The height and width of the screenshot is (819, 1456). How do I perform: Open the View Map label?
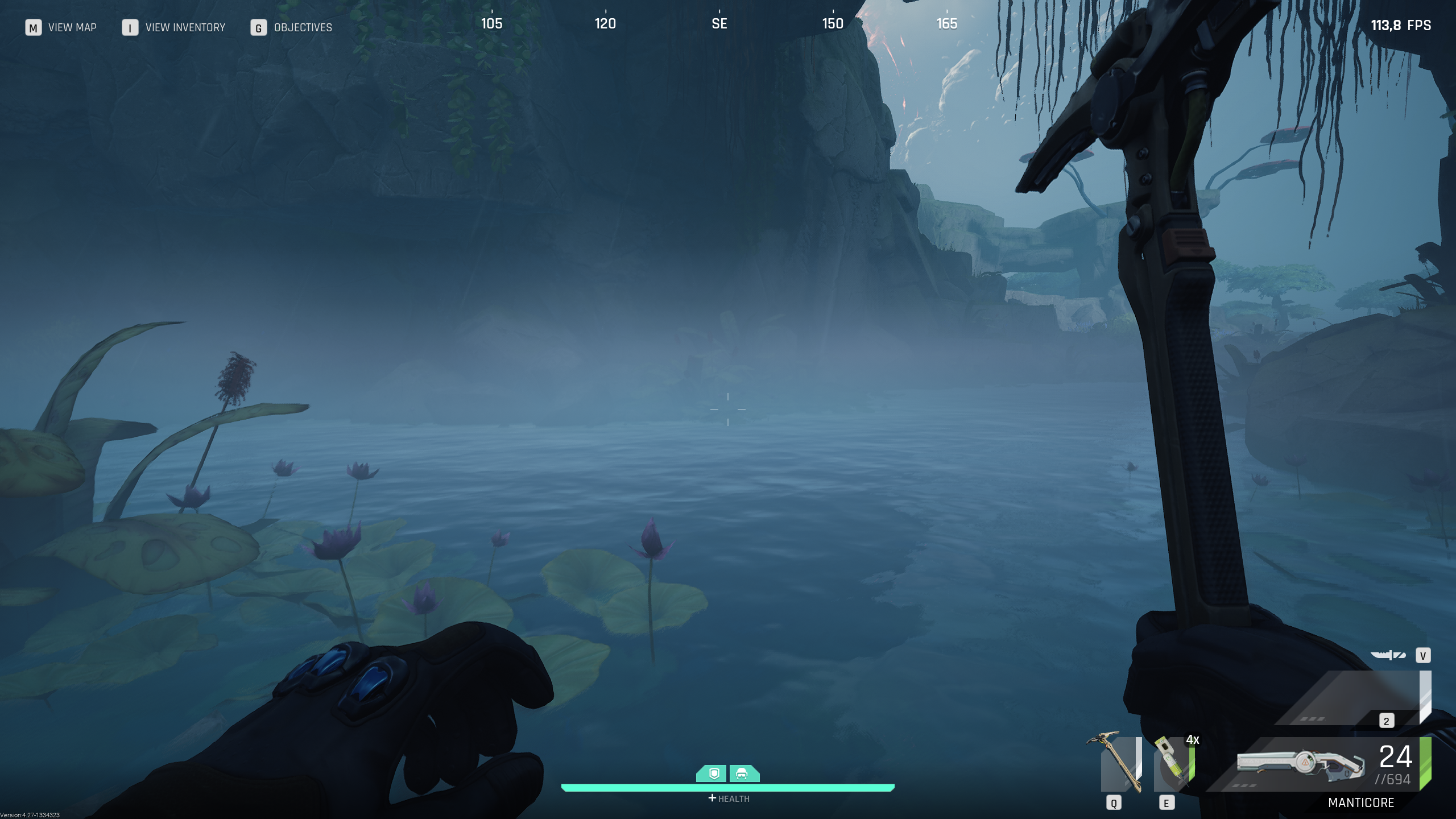(72, 27)
